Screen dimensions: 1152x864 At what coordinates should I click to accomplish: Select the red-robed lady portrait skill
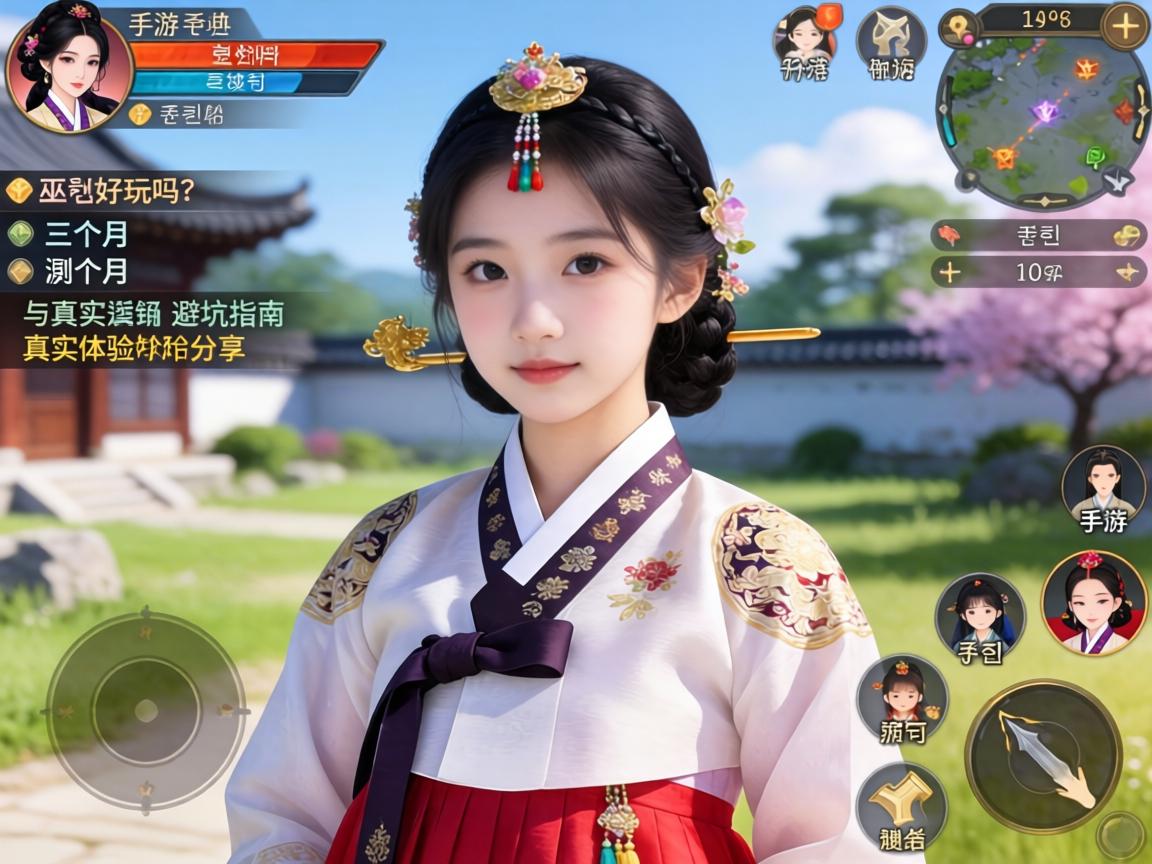(1092, 602)
